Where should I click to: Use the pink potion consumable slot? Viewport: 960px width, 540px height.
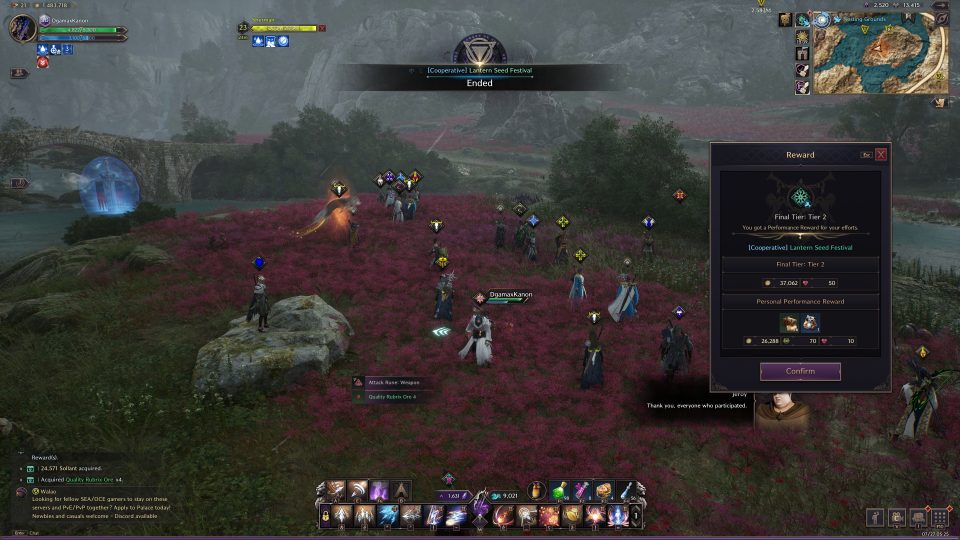tap(582, 490)
